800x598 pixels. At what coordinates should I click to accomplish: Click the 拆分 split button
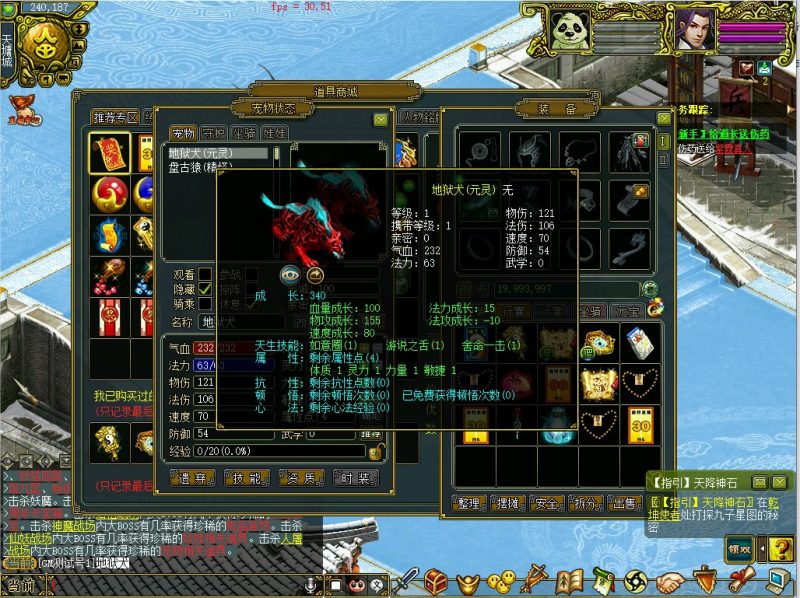[588, 502]
